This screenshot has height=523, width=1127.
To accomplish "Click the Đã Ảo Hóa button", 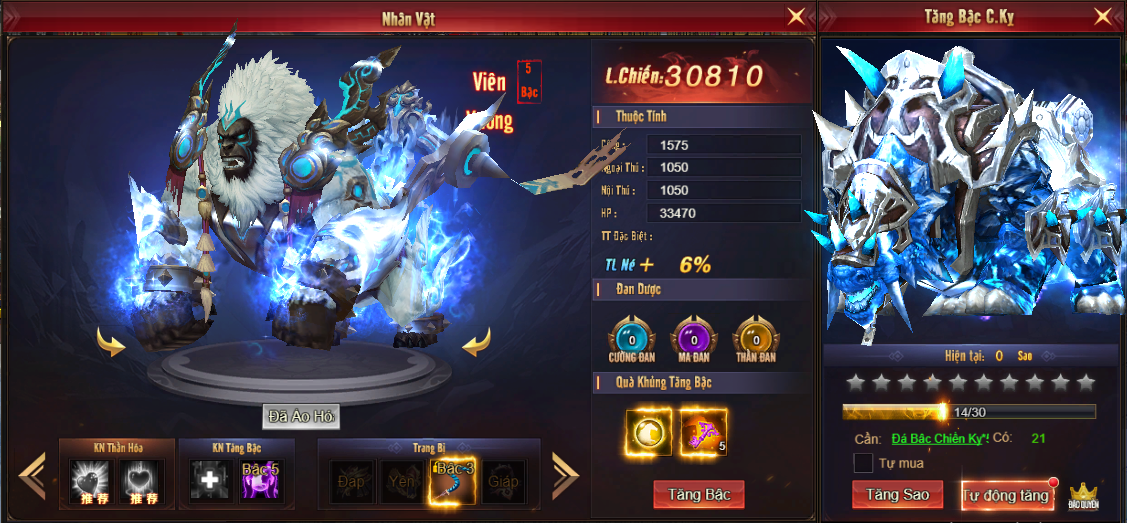I will click(301, 416).
